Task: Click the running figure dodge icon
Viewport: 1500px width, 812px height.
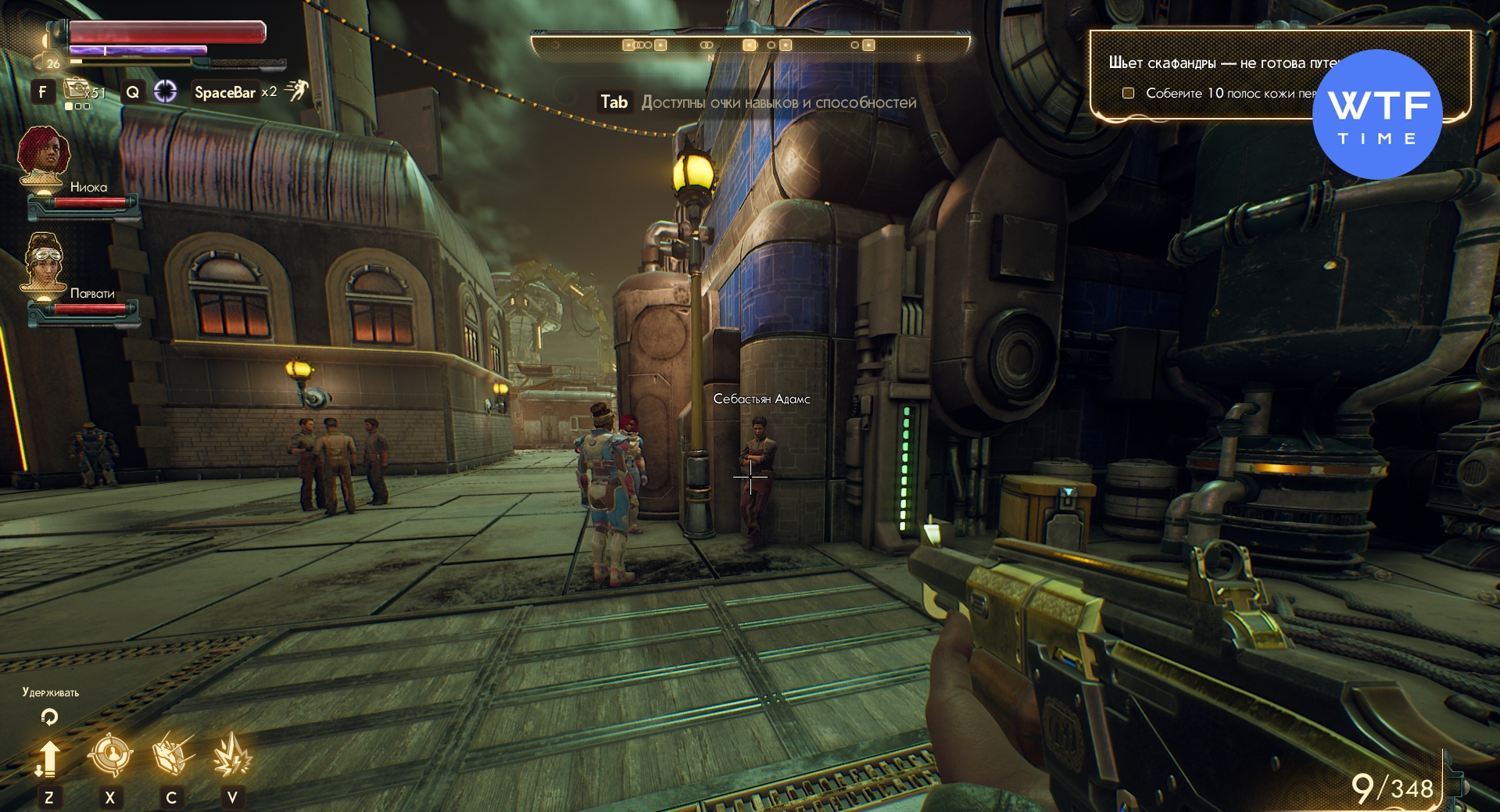Action: pyautogui.click(x=297, y=91)
